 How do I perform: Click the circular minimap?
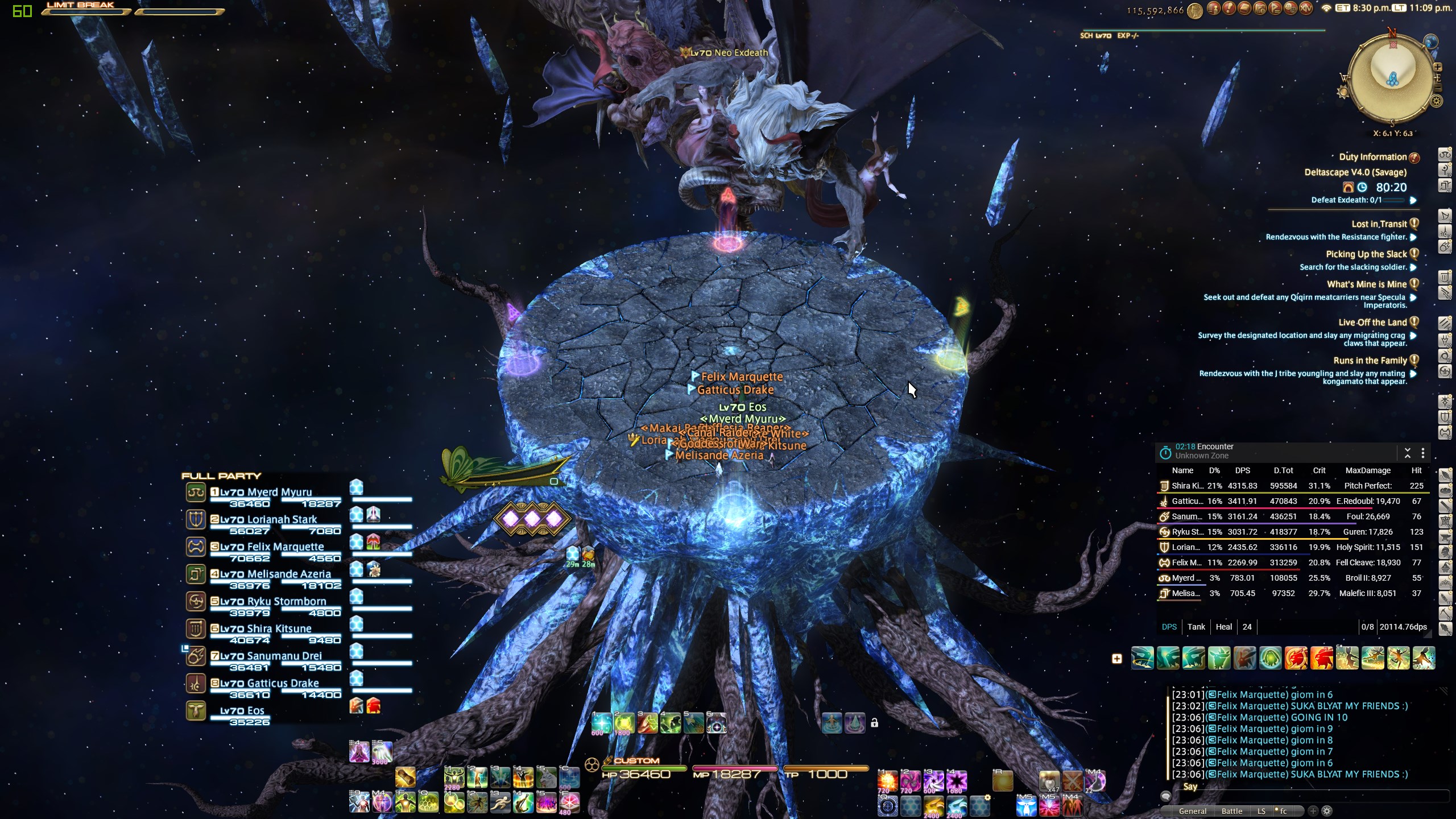[1392, 78]
